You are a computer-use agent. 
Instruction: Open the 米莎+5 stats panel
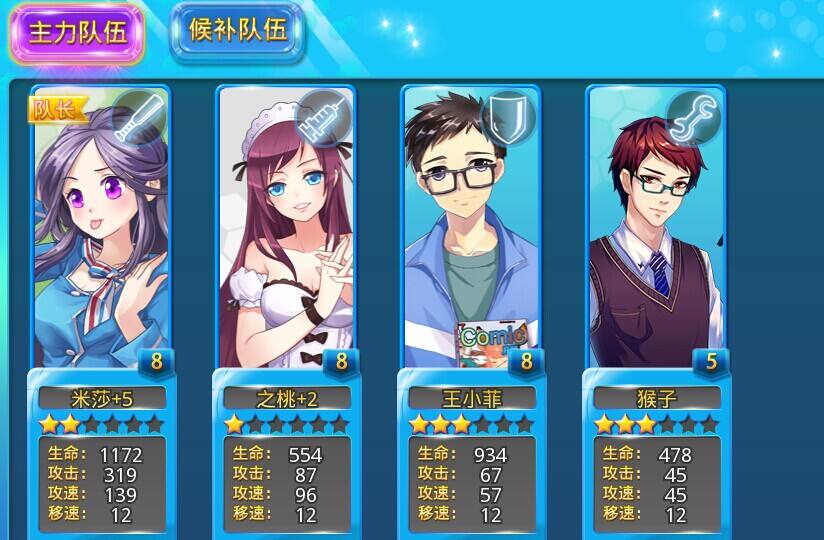click(x=101, y=483)
